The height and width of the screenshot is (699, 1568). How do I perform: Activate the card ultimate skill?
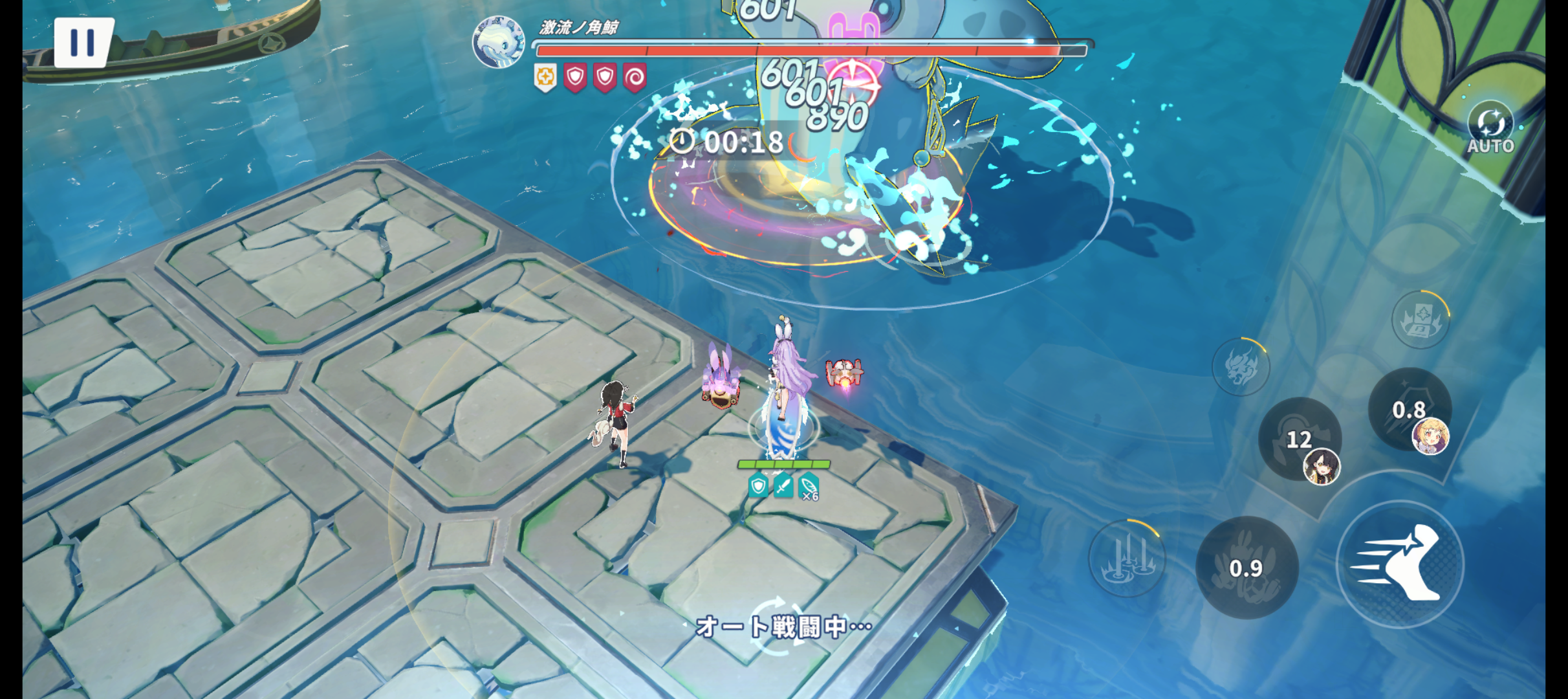1420,320
